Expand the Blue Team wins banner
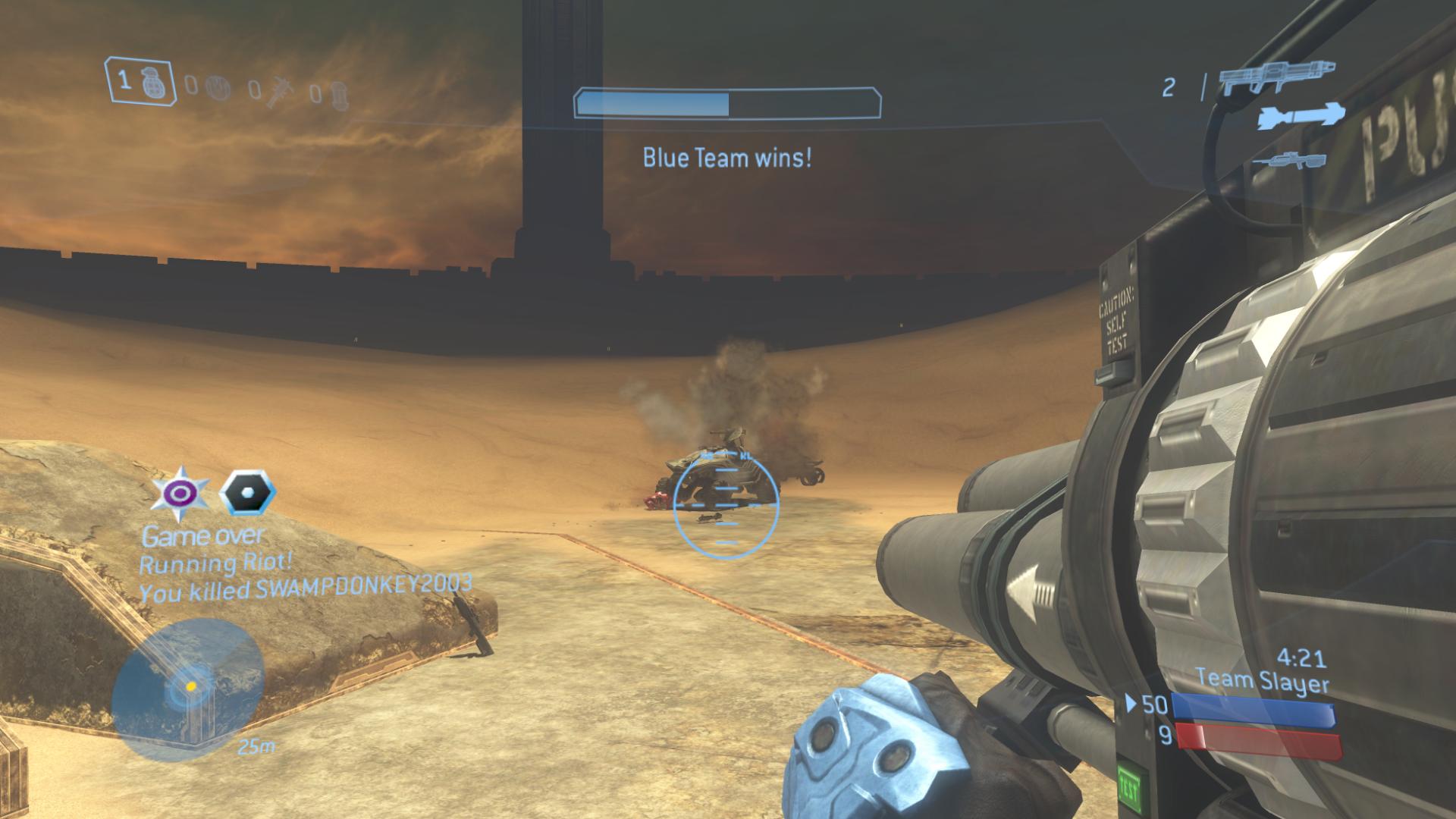The image size is (1456, 819). click(x=726, y=159)
